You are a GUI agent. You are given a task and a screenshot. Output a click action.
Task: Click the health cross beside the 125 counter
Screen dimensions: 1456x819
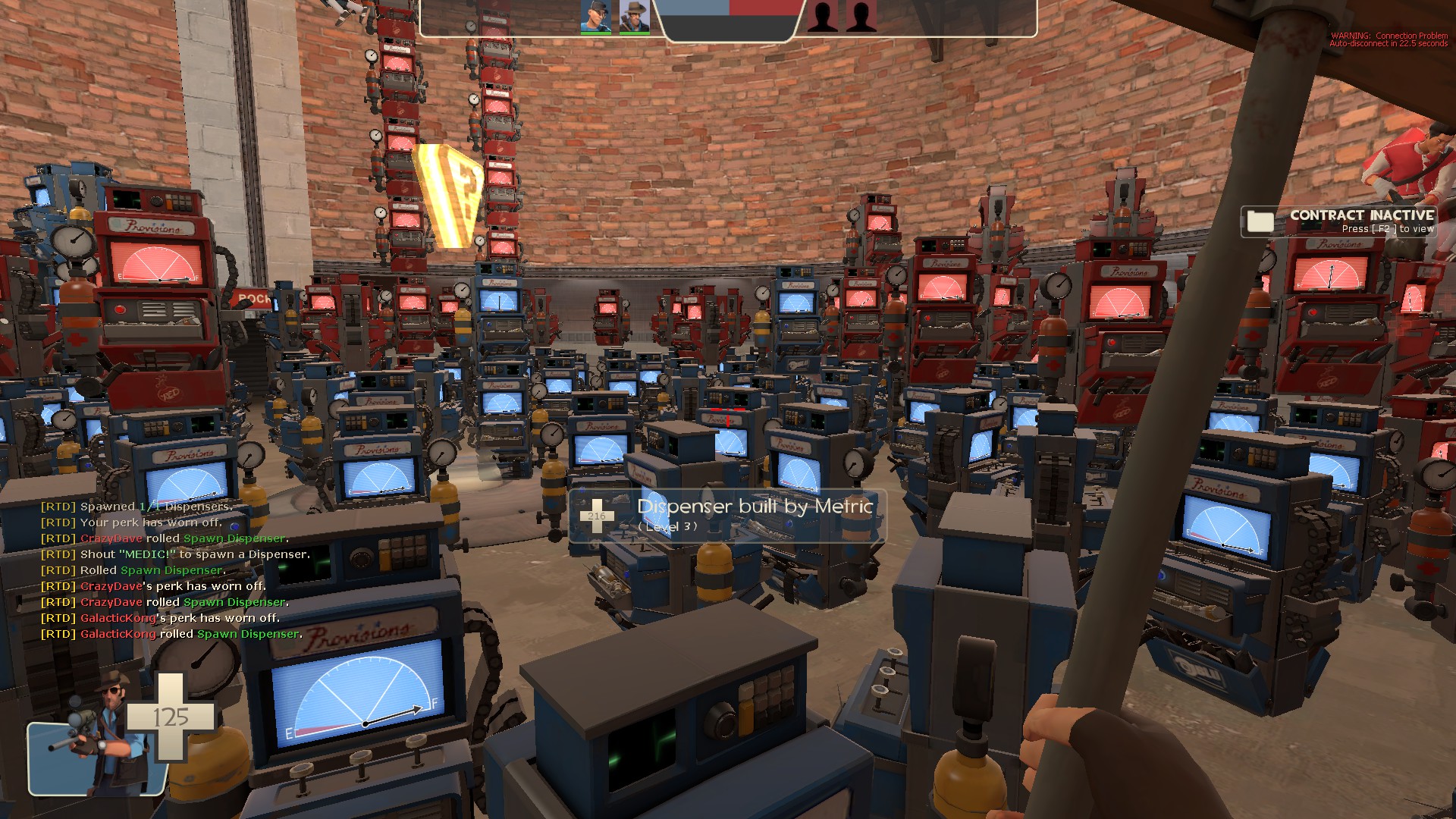170,717
